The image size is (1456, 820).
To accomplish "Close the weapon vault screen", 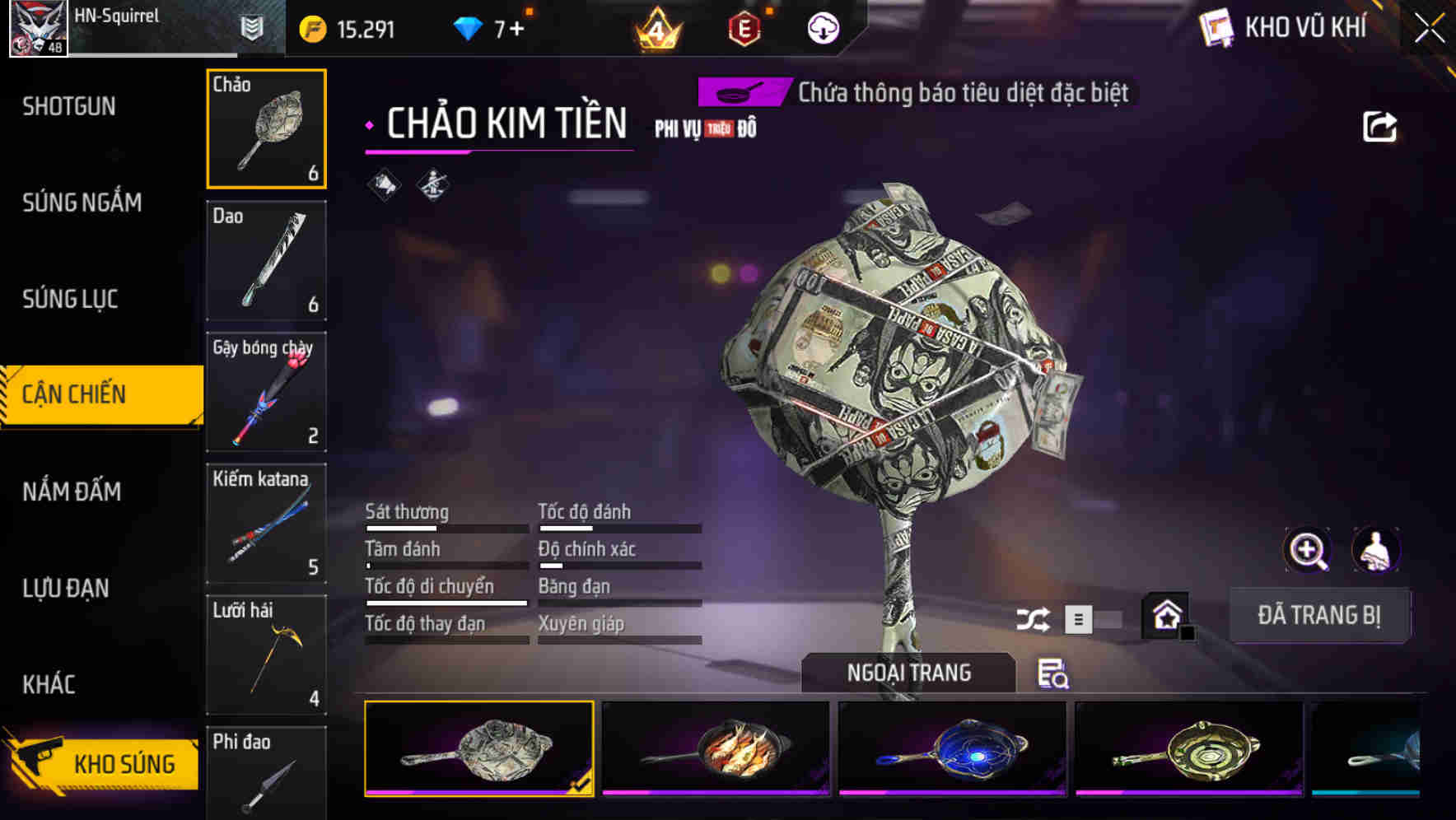I will (x=1429, y=28).
